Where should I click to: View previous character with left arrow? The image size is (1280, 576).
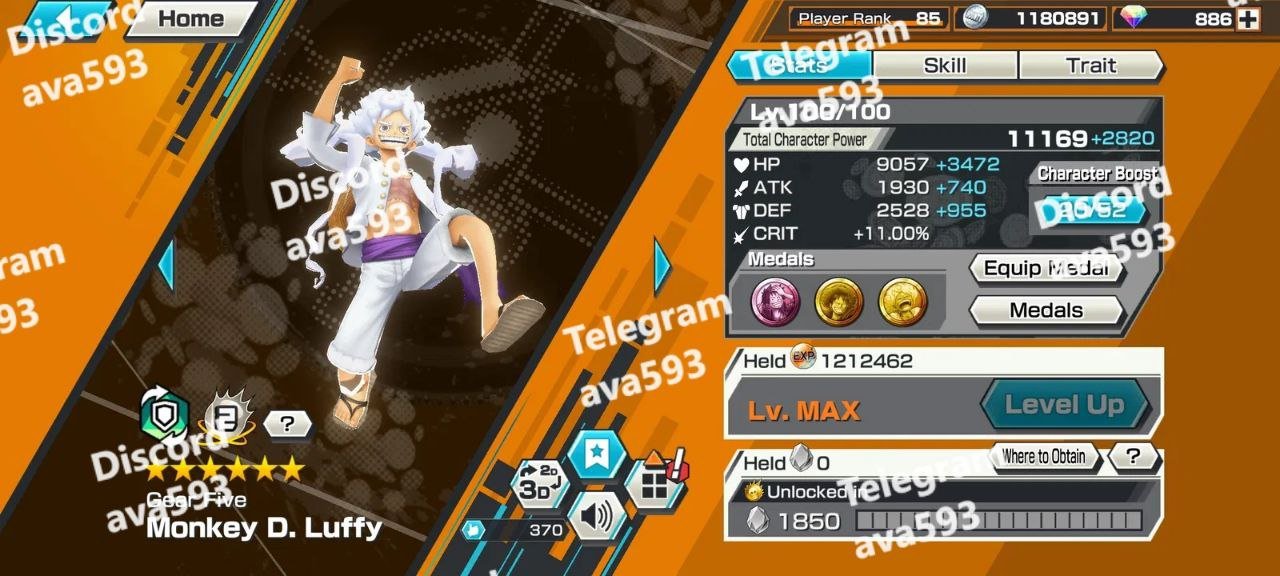point(166,266)
